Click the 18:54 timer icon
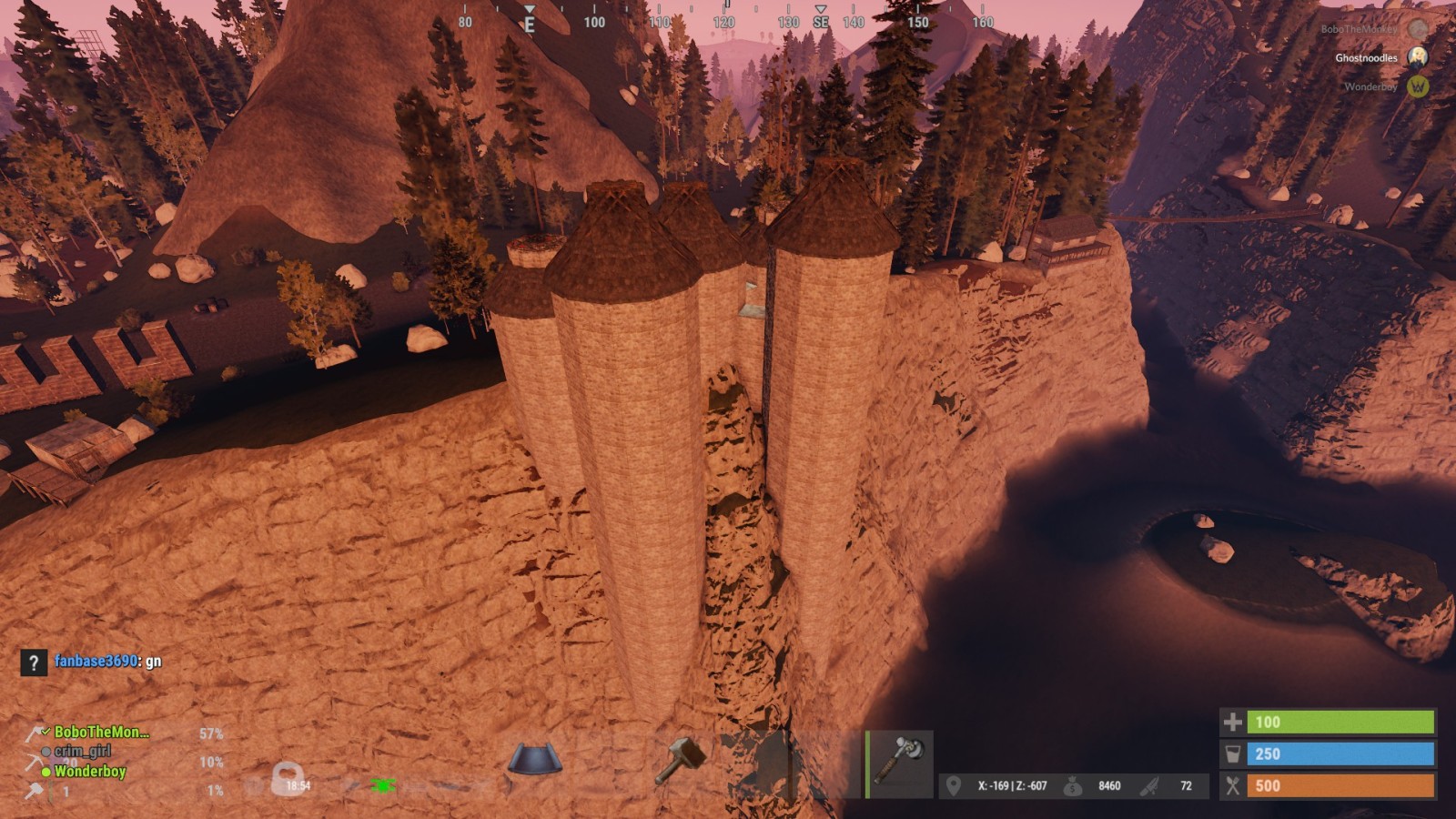 pyautogui.click(x=289, y=780)
